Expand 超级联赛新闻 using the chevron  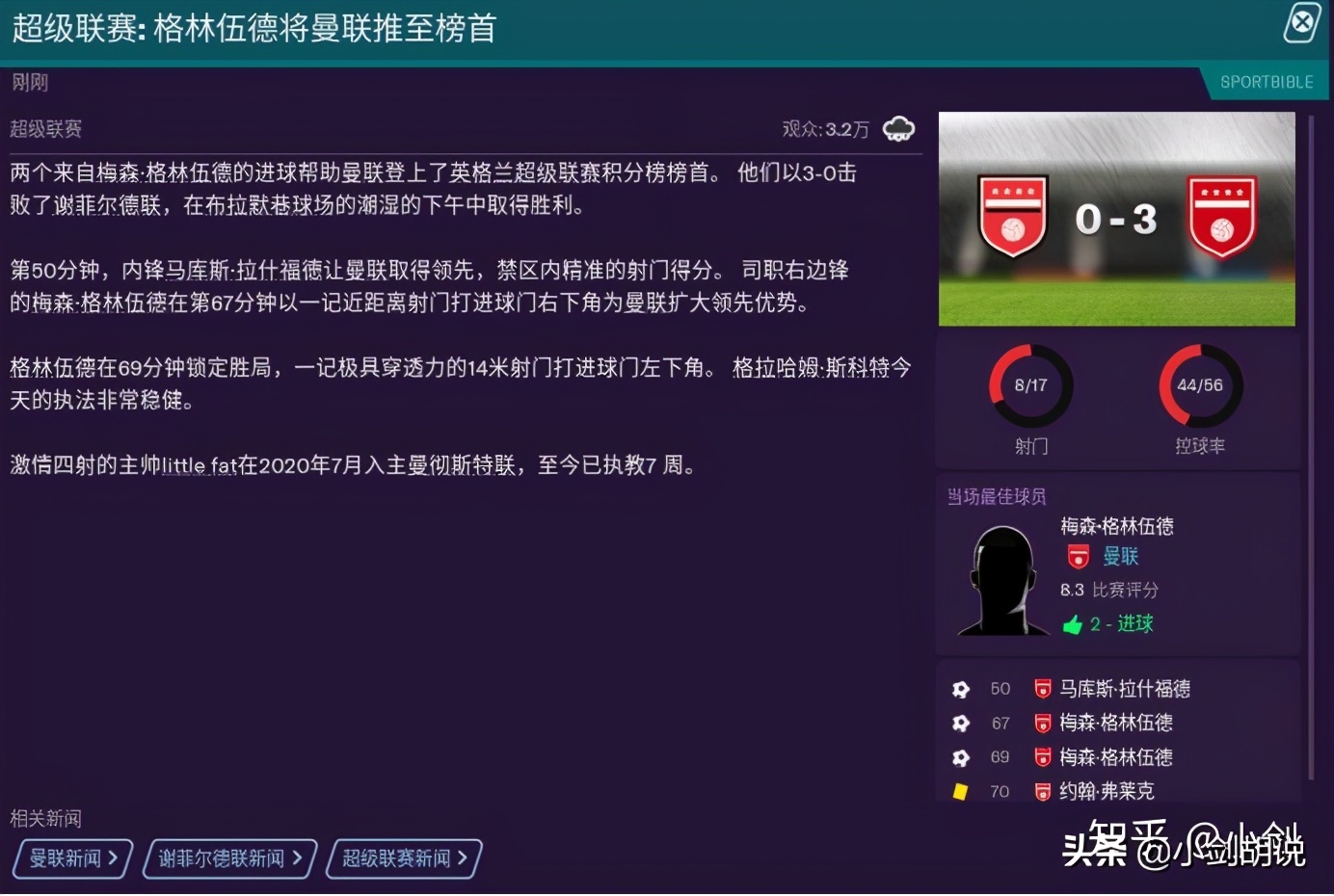pos(465,858)
